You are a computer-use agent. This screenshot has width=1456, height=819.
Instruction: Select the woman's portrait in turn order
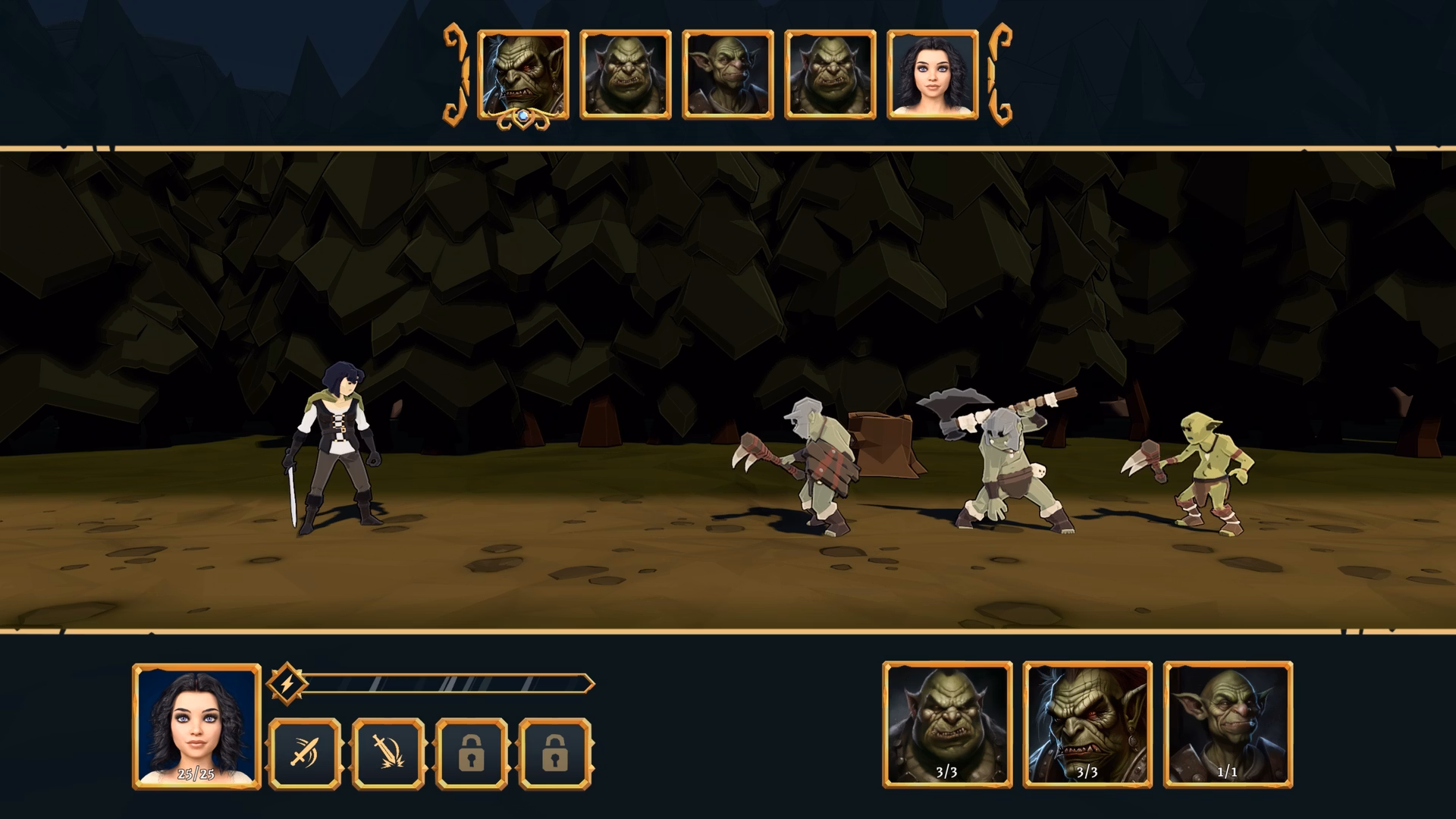[934, 74]
